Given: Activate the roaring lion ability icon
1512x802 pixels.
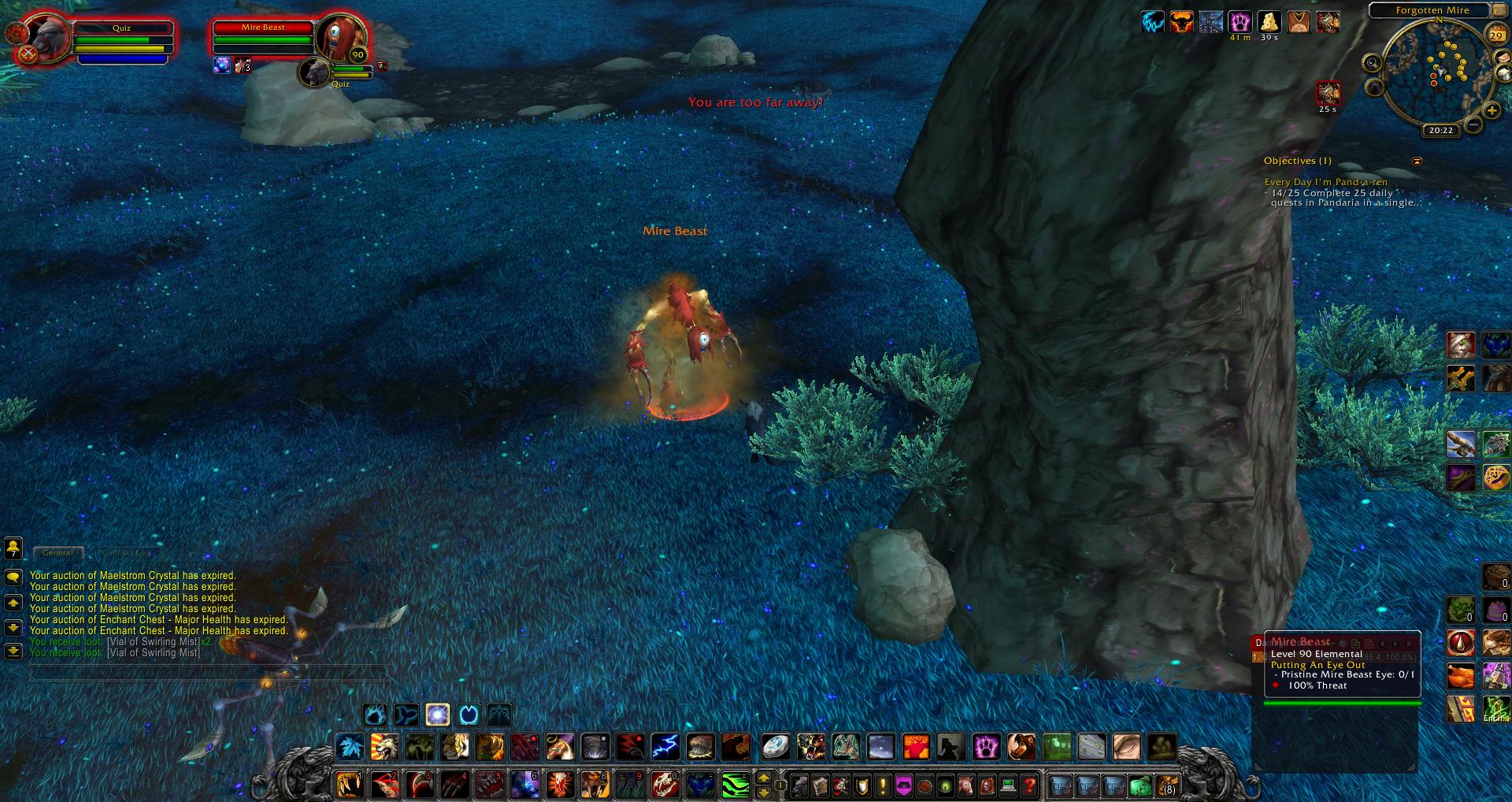Looking at the screenshot, I should (x=385, y=745).
